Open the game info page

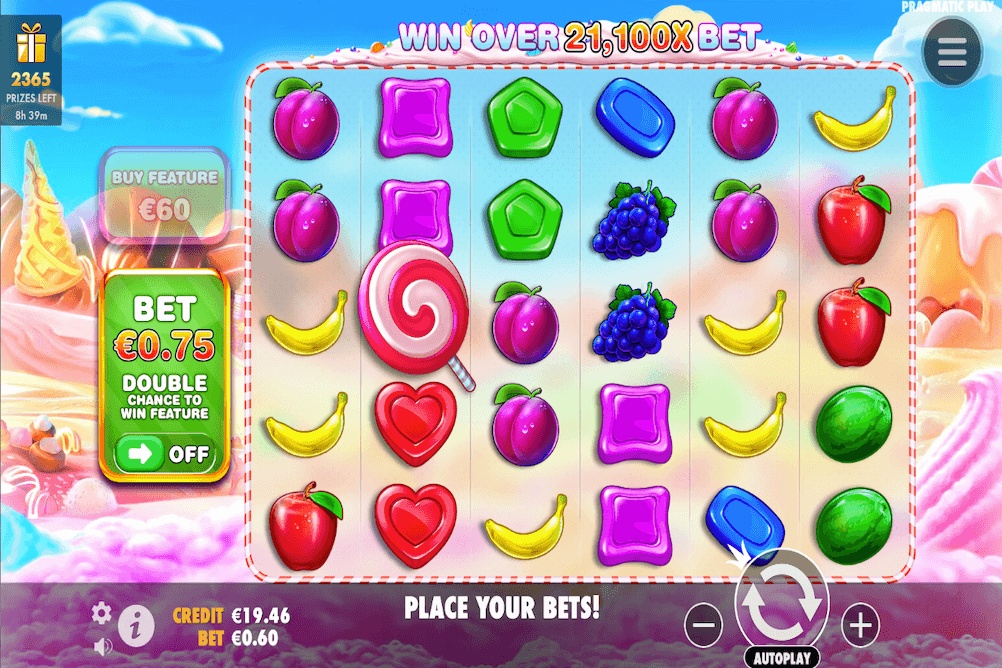(x=135, y=626)
